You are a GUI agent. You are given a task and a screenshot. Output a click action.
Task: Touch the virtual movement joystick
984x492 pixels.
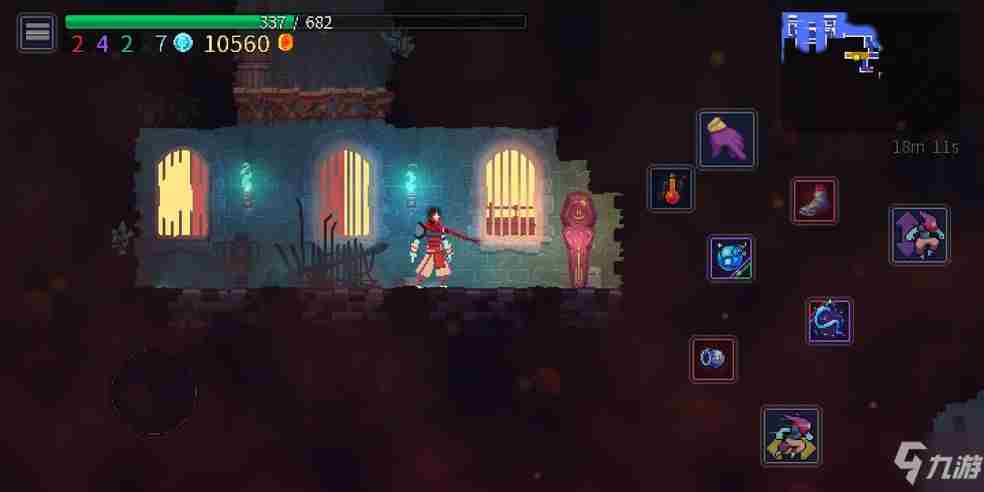(153, 391)
